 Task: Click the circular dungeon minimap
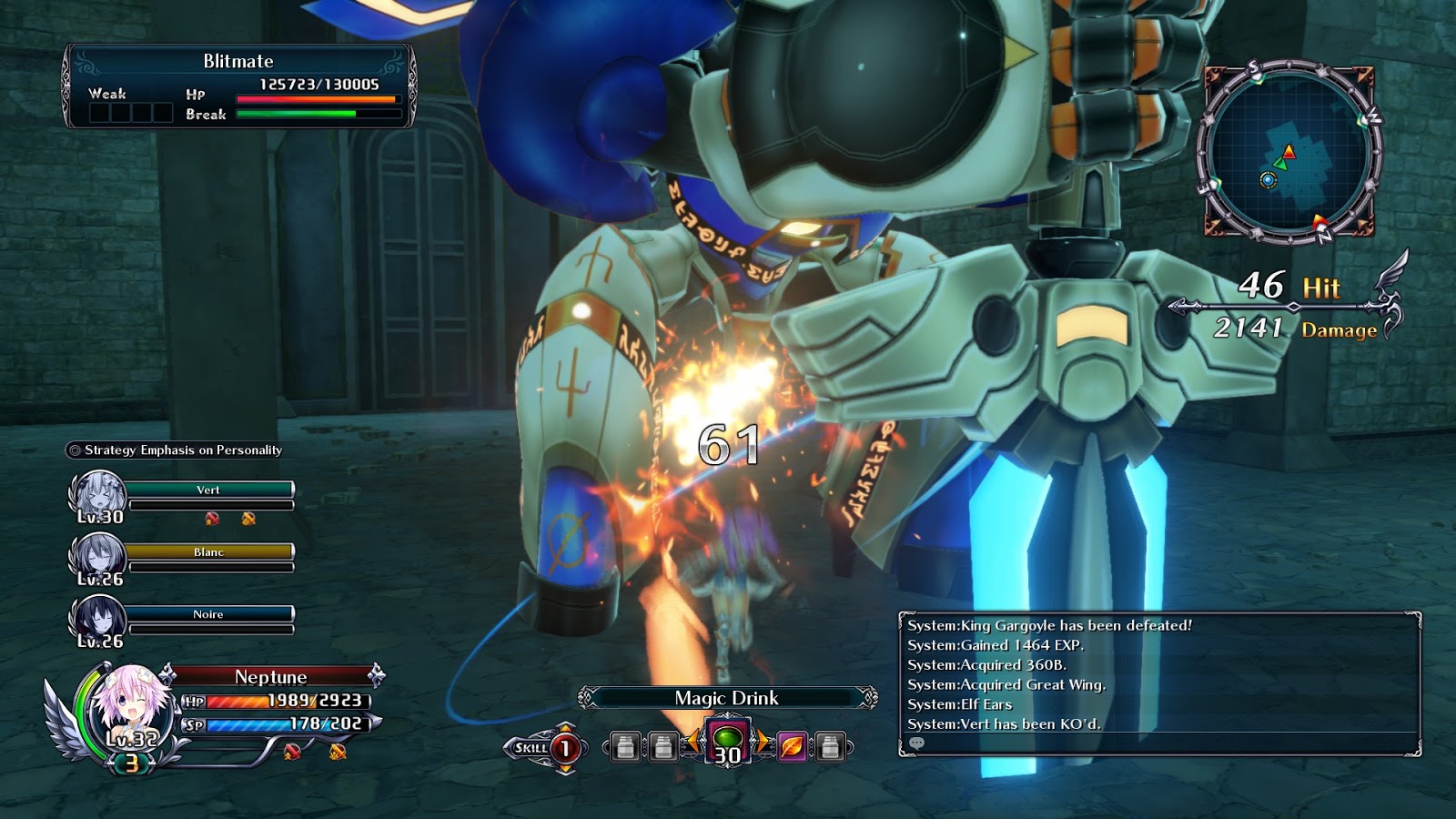pos(1289,151)
